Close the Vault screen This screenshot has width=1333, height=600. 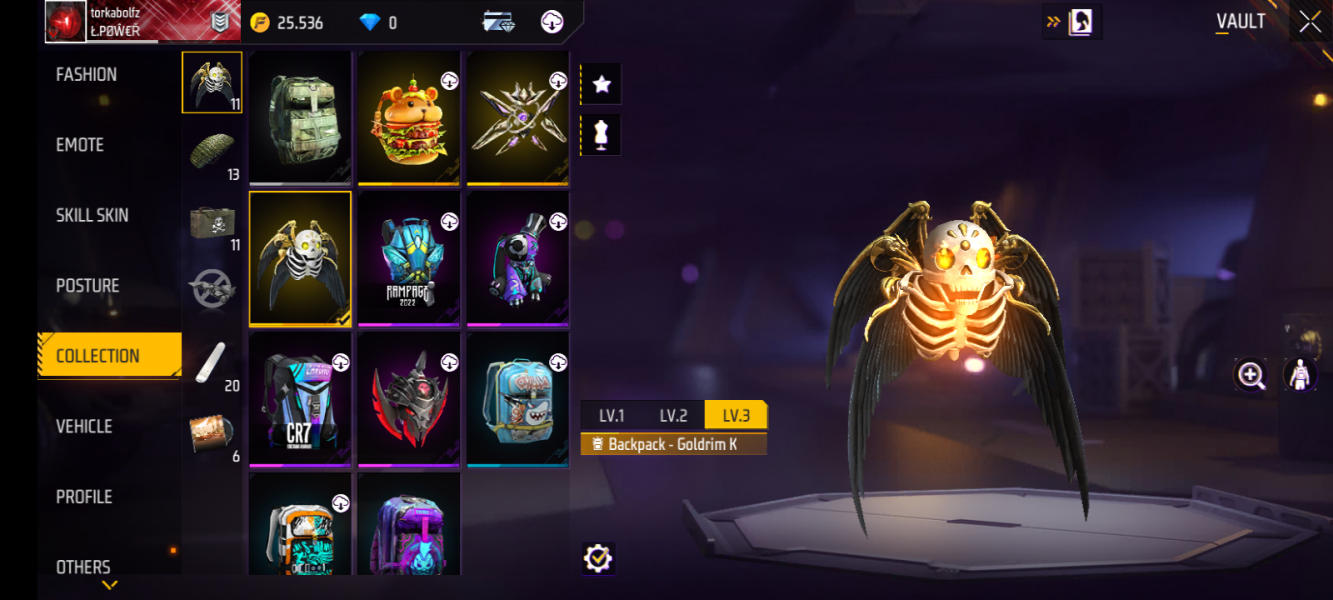click(1310, 22)
